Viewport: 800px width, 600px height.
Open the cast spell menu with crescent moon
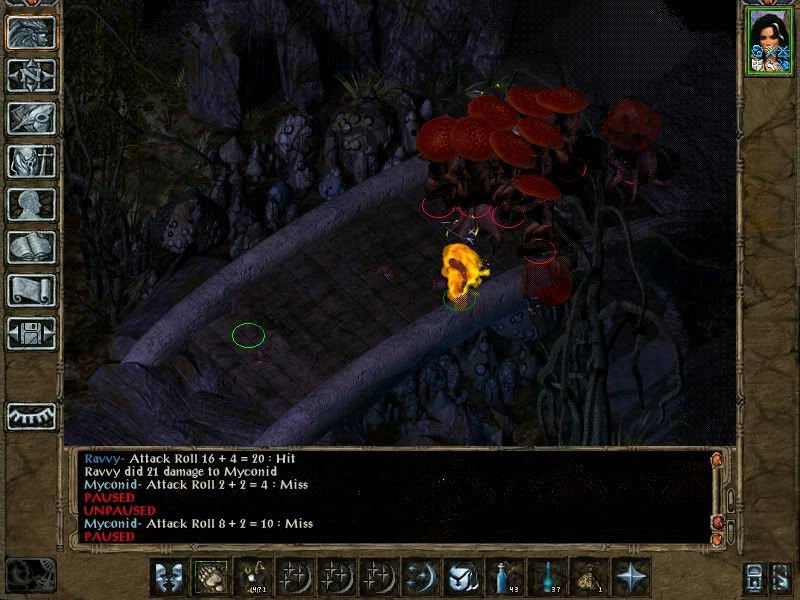[x=420, y=576]
